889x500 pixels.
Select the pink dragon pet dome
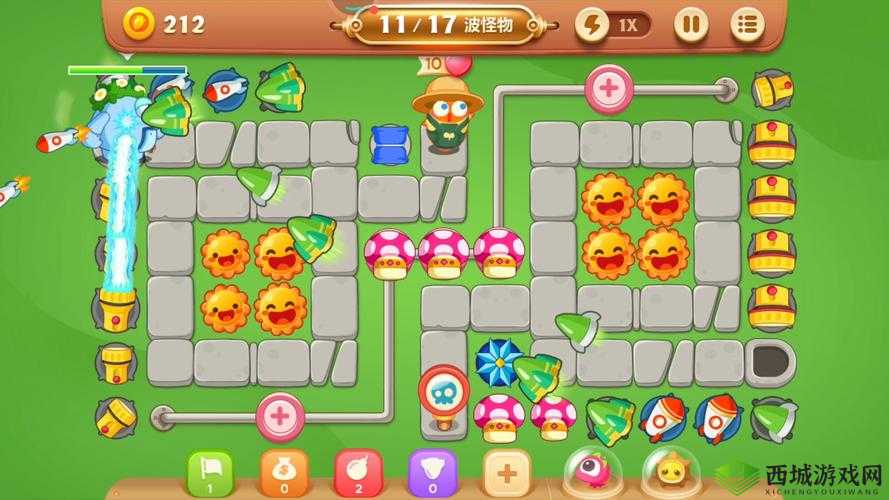coord(591,472)
